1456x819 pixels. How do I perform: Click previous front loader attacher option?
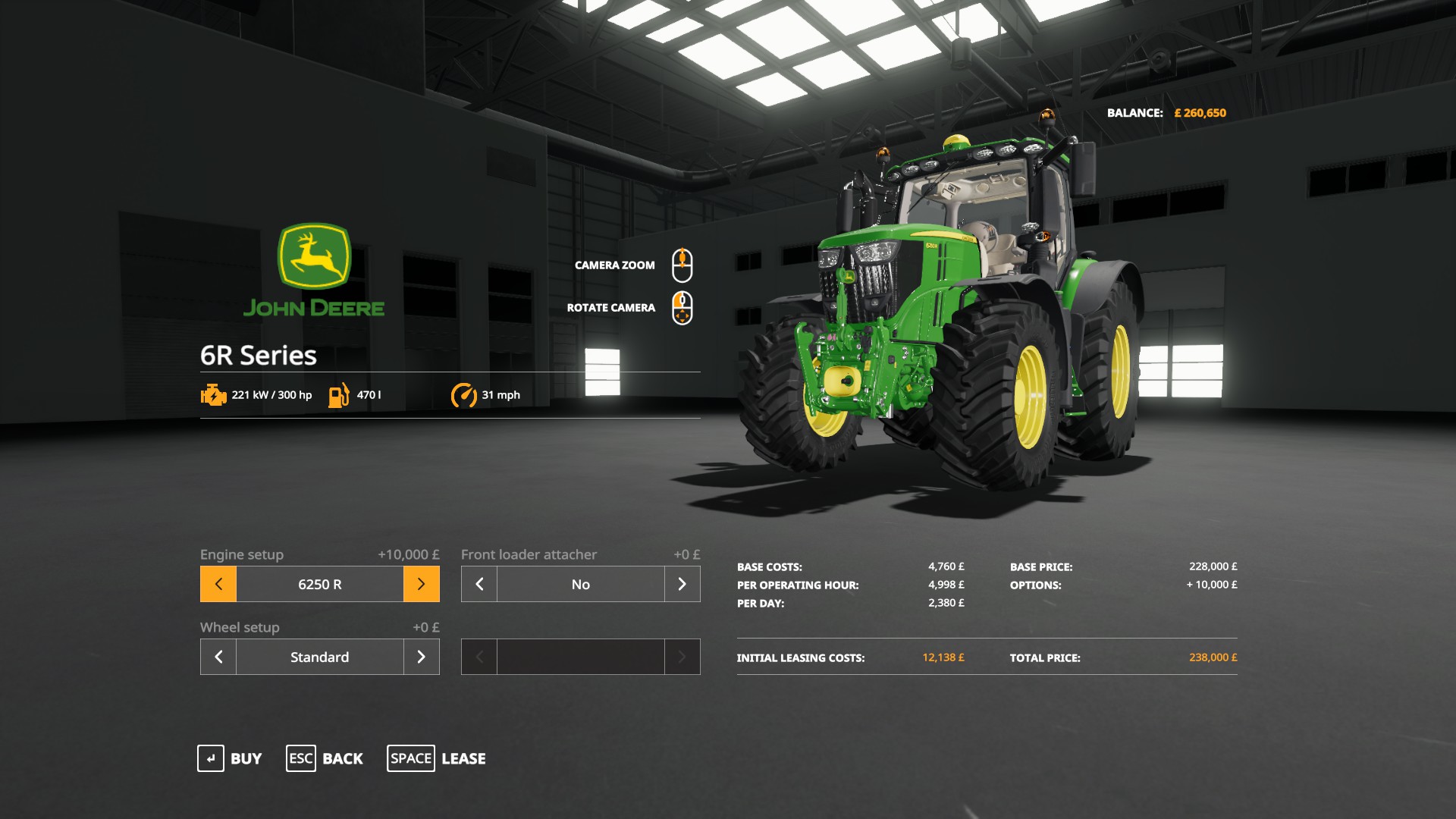(x=479, y=584)
